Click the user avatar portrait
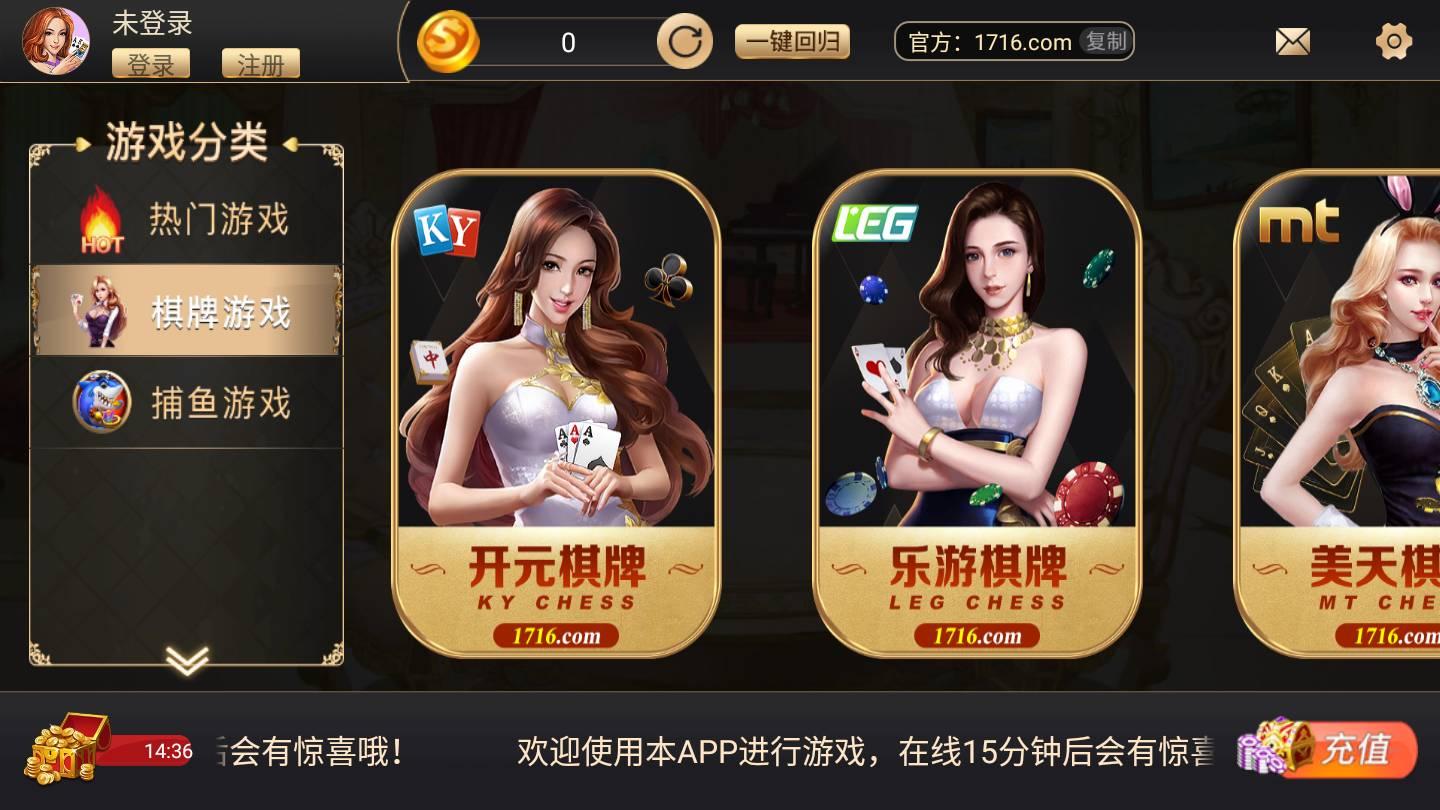This screenshot has height=810, width=1440. [x=57, y=41]
